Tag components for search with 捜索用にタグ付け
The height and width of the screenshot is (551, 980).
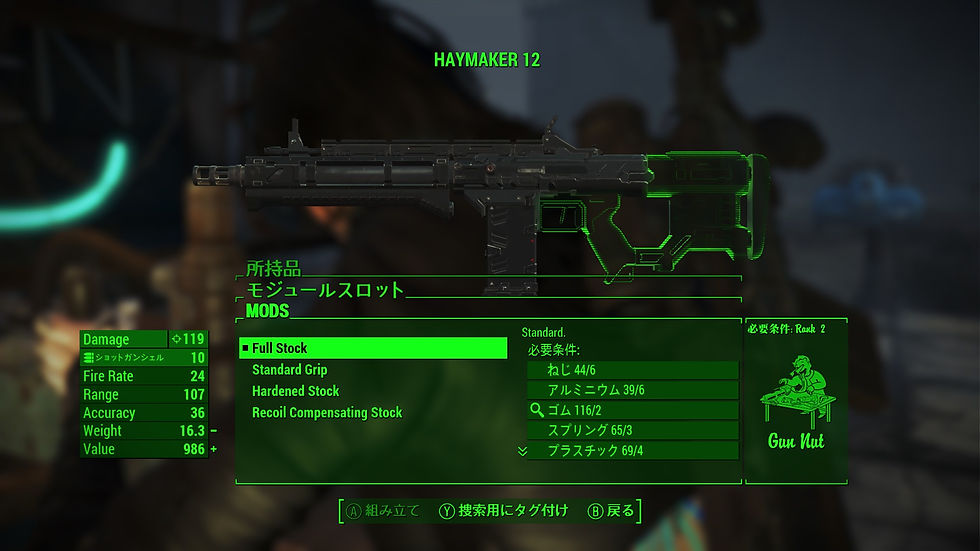click(505, 511)
